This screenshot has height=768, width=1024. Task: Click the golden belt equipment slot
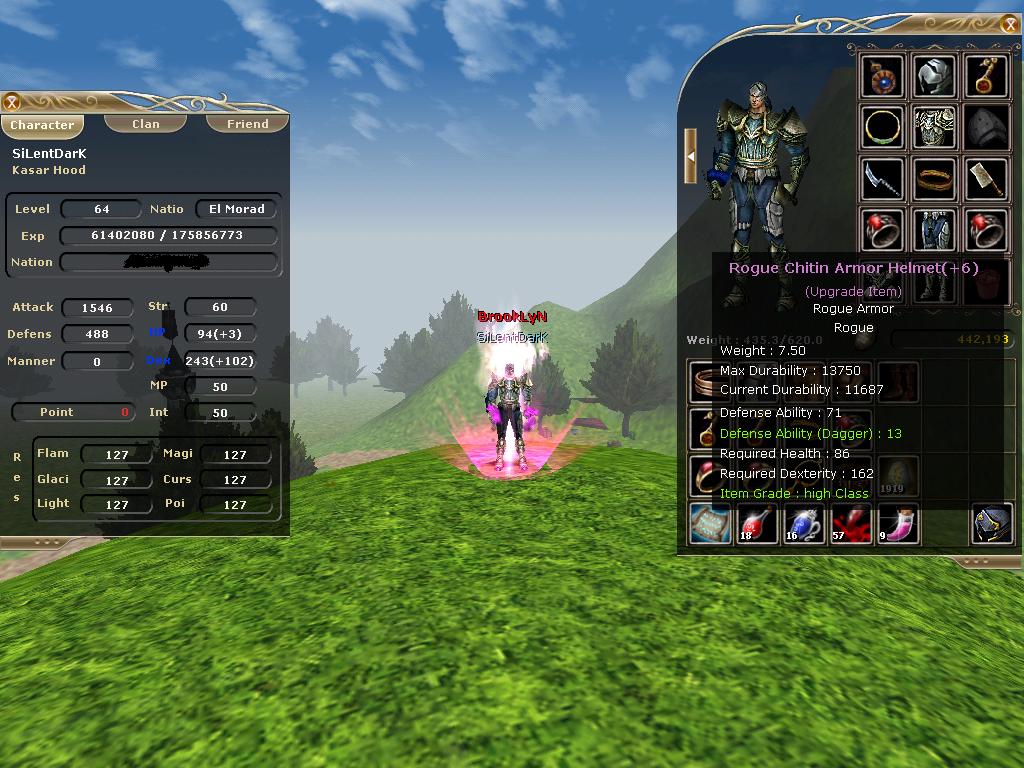click(x=936, y=179)
